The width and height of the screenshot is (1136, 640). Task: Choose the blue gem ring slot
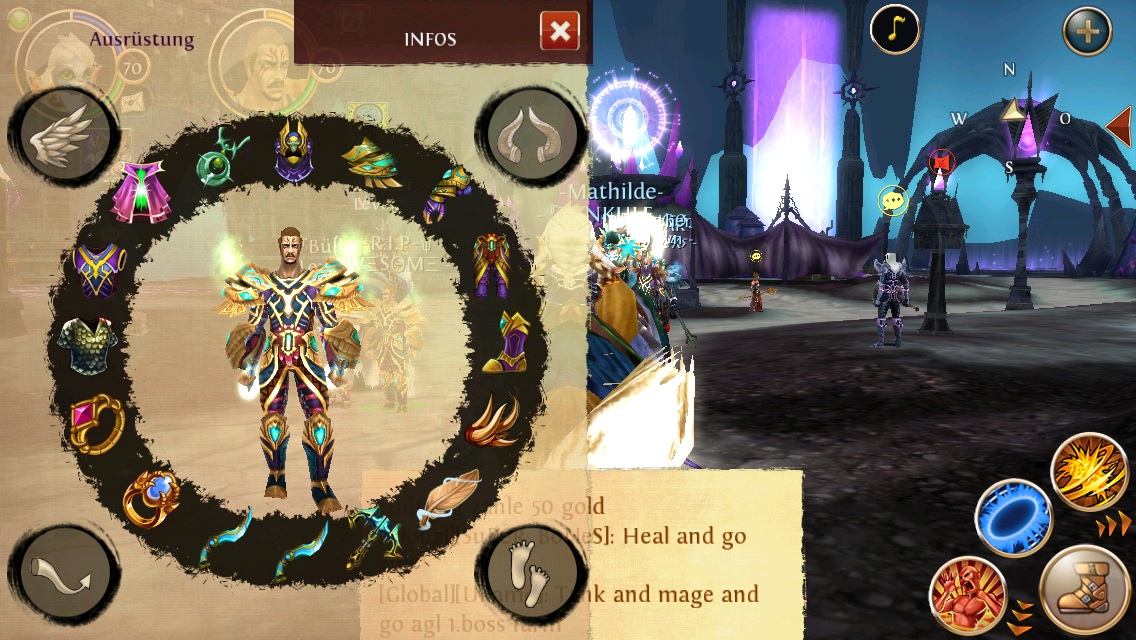pyautogui.click(x=152, y=497)
